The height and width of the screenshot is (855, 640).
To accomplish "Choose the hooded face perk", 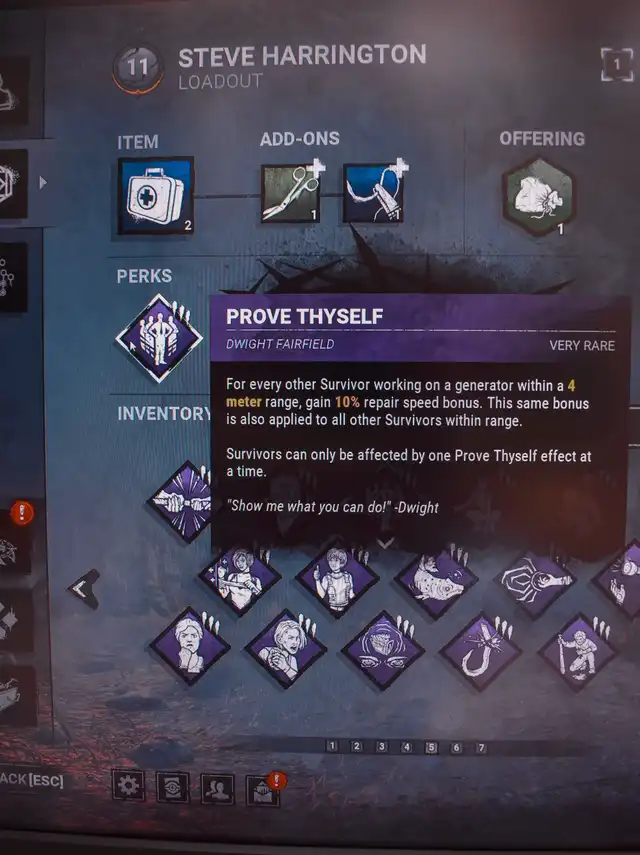I will coord(382,650).
